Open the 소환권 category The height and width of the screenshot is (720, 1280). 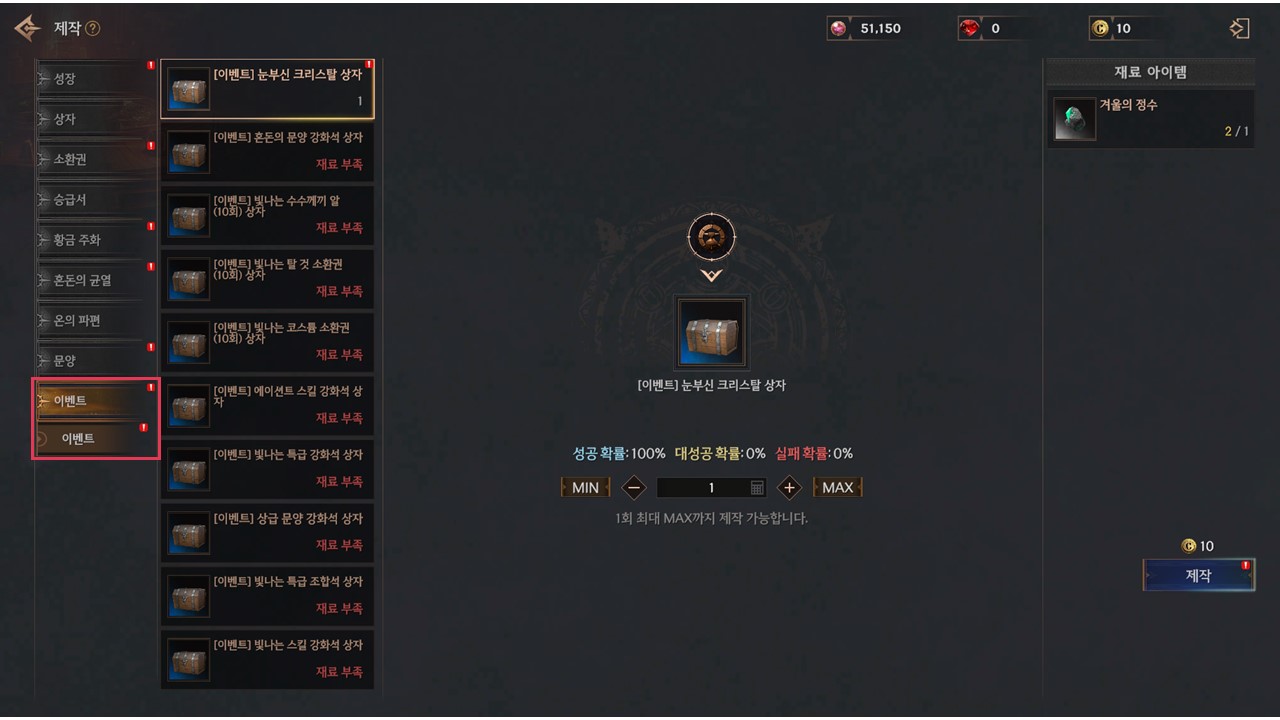coord(95,160)
